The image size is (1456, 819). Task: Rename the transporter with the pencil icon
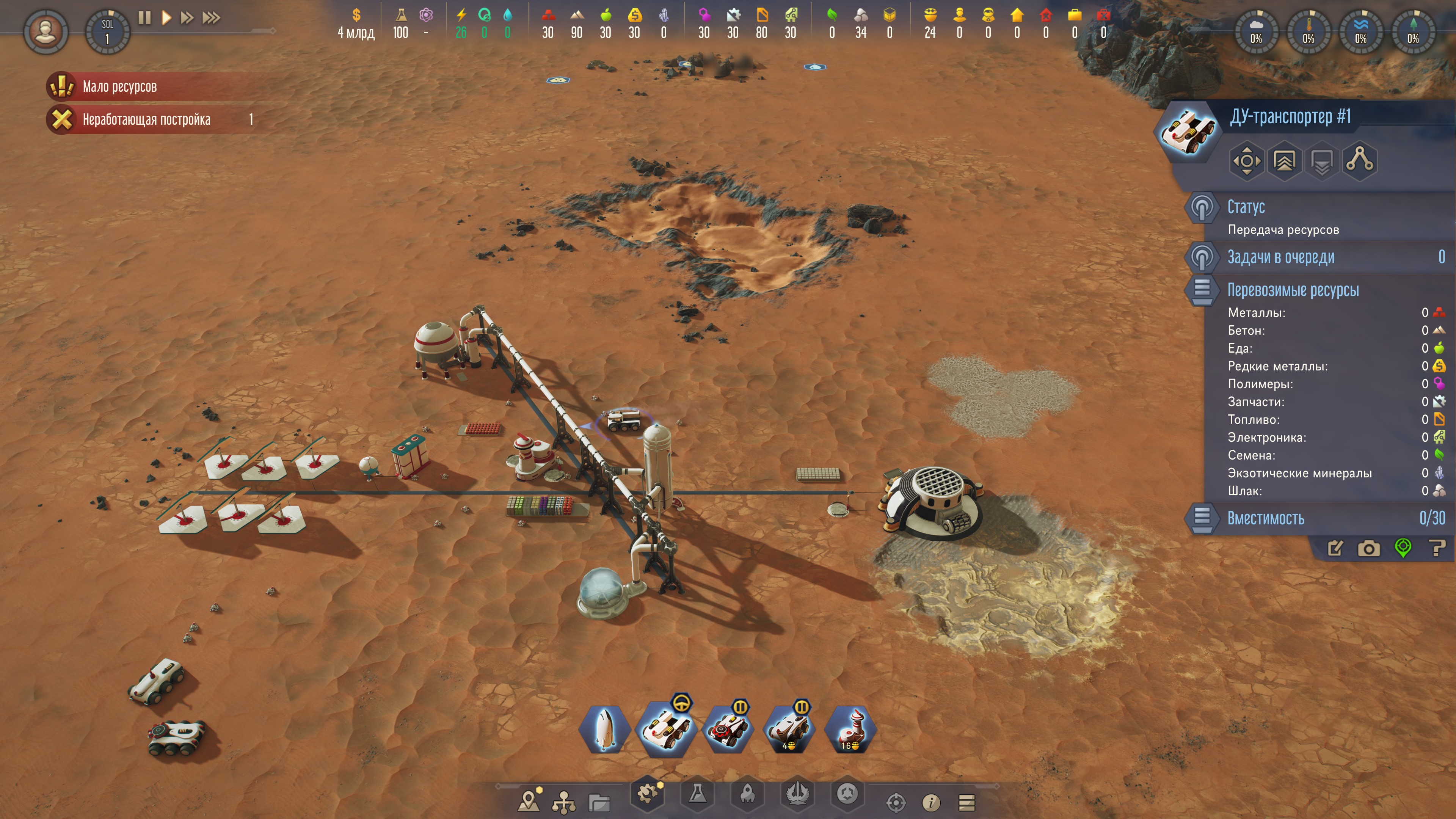click(1335, 548)
